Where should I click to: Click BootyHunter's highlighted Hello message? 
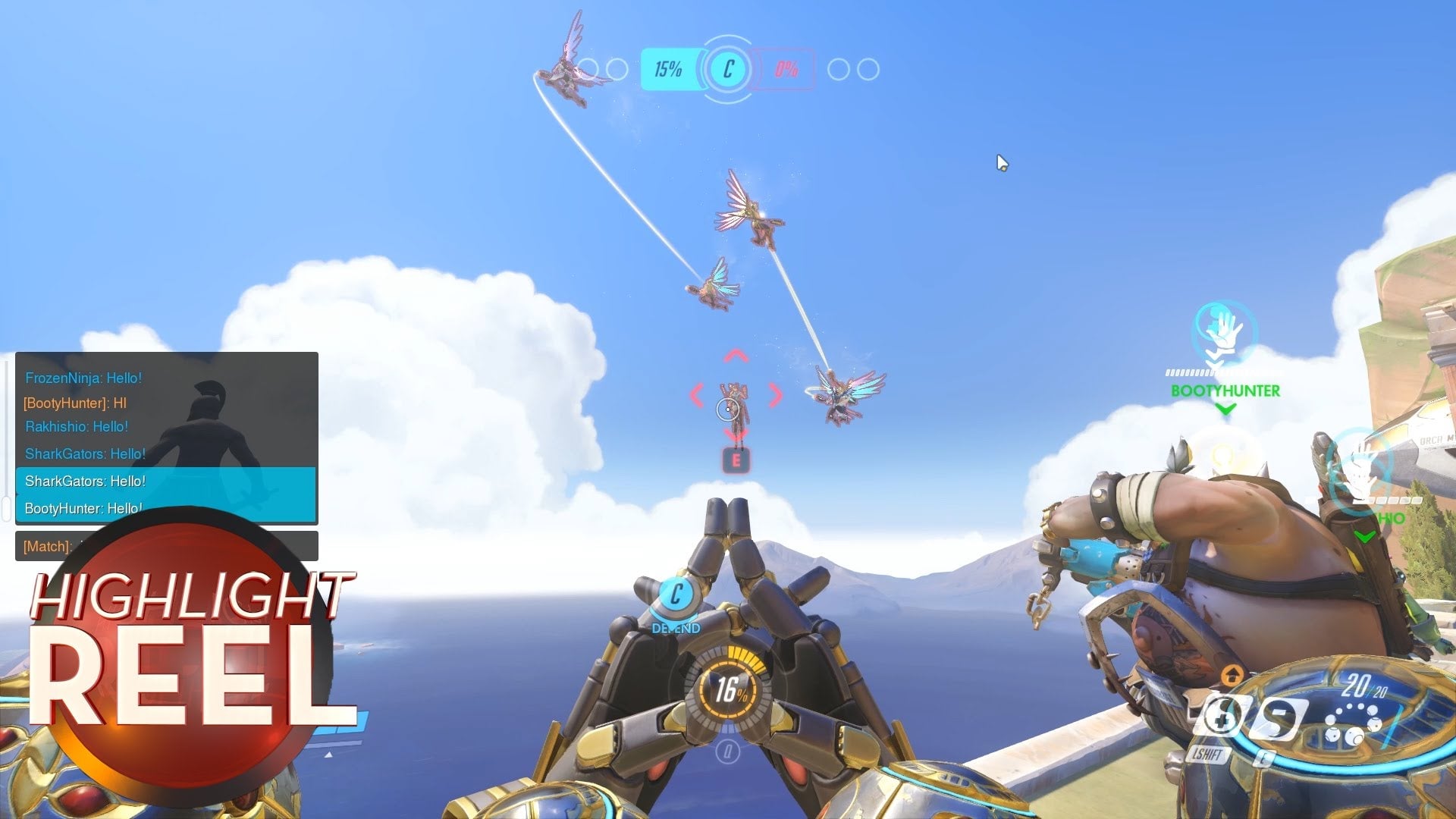[x=83, y=508]
